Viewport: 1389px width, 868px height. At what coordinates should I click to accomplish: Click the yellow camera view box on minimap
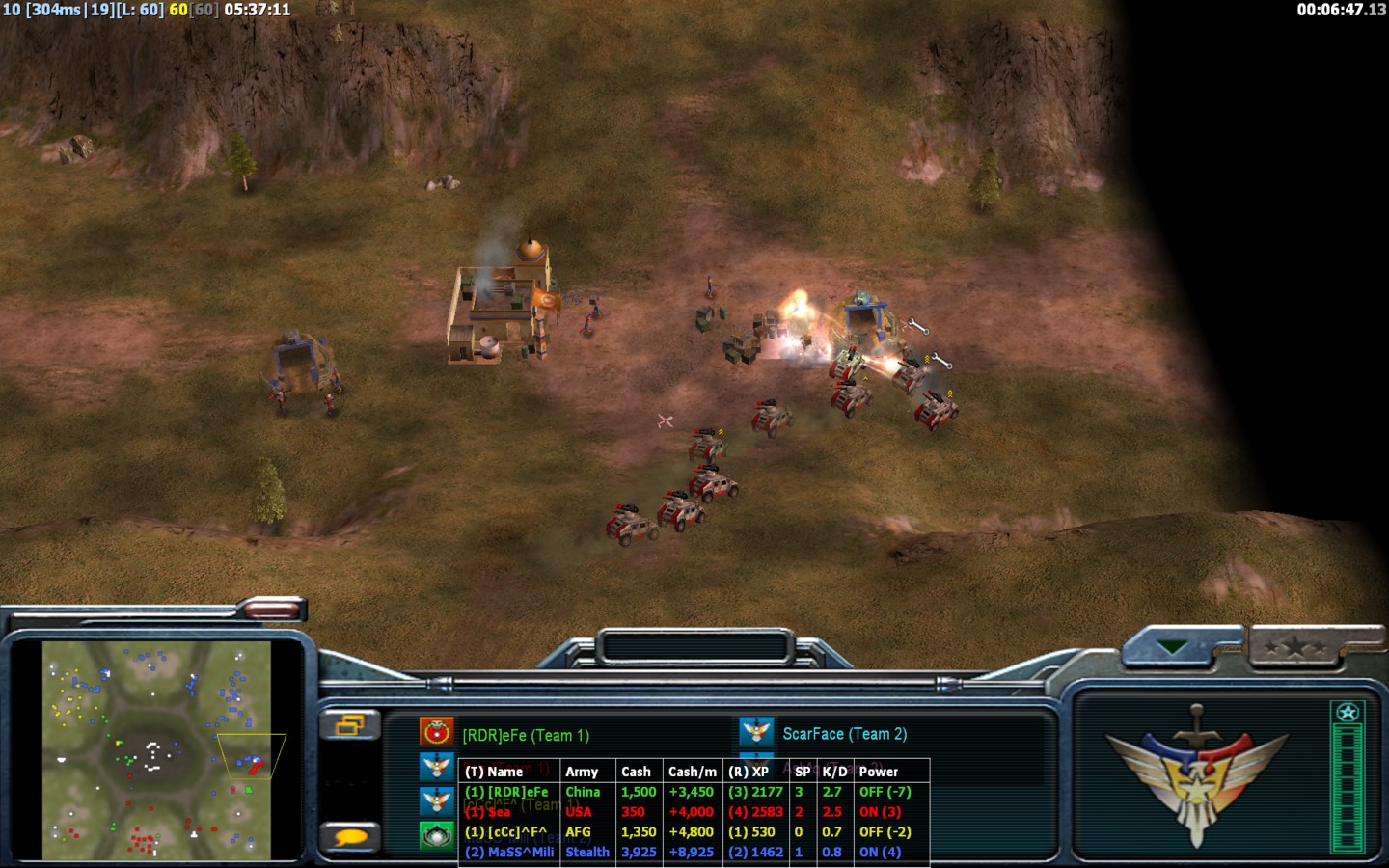pos(252,755)
